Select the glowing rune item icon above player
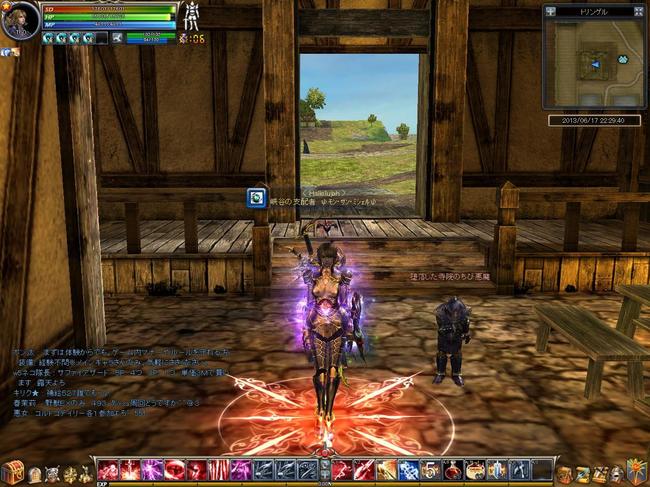This screenshot has width=650, height=487. [x=257, y=198]
